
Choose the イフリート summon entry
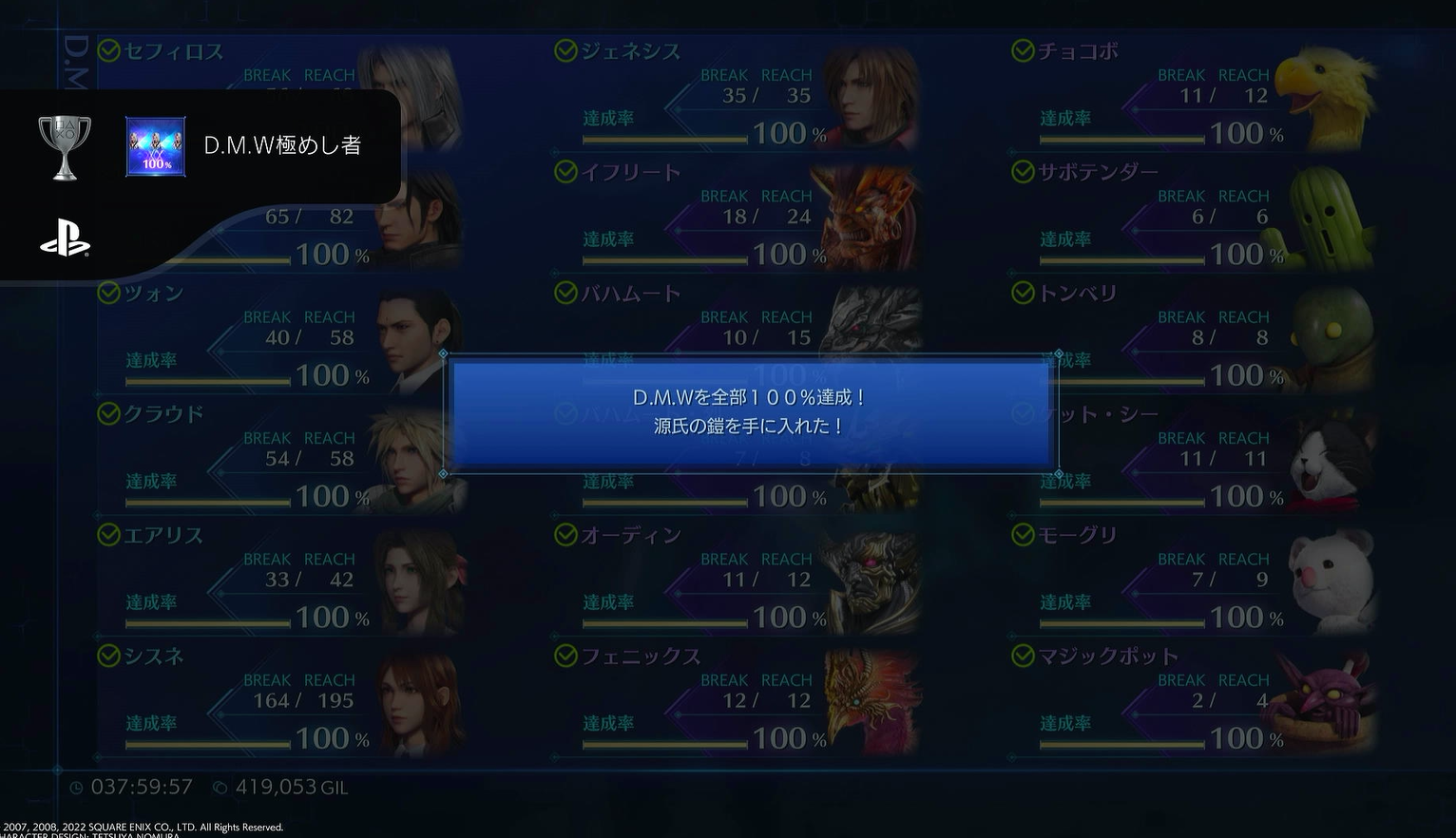pos(737,216)
